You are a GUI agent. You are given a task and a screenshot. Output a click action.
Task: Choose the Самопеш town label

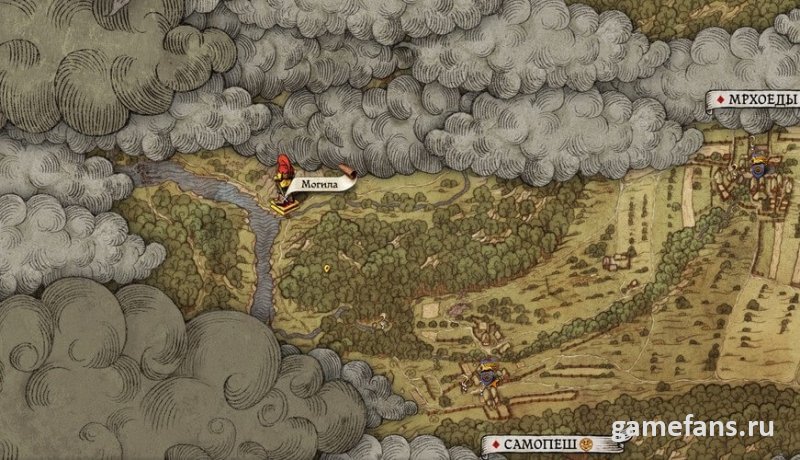(536, 442)
